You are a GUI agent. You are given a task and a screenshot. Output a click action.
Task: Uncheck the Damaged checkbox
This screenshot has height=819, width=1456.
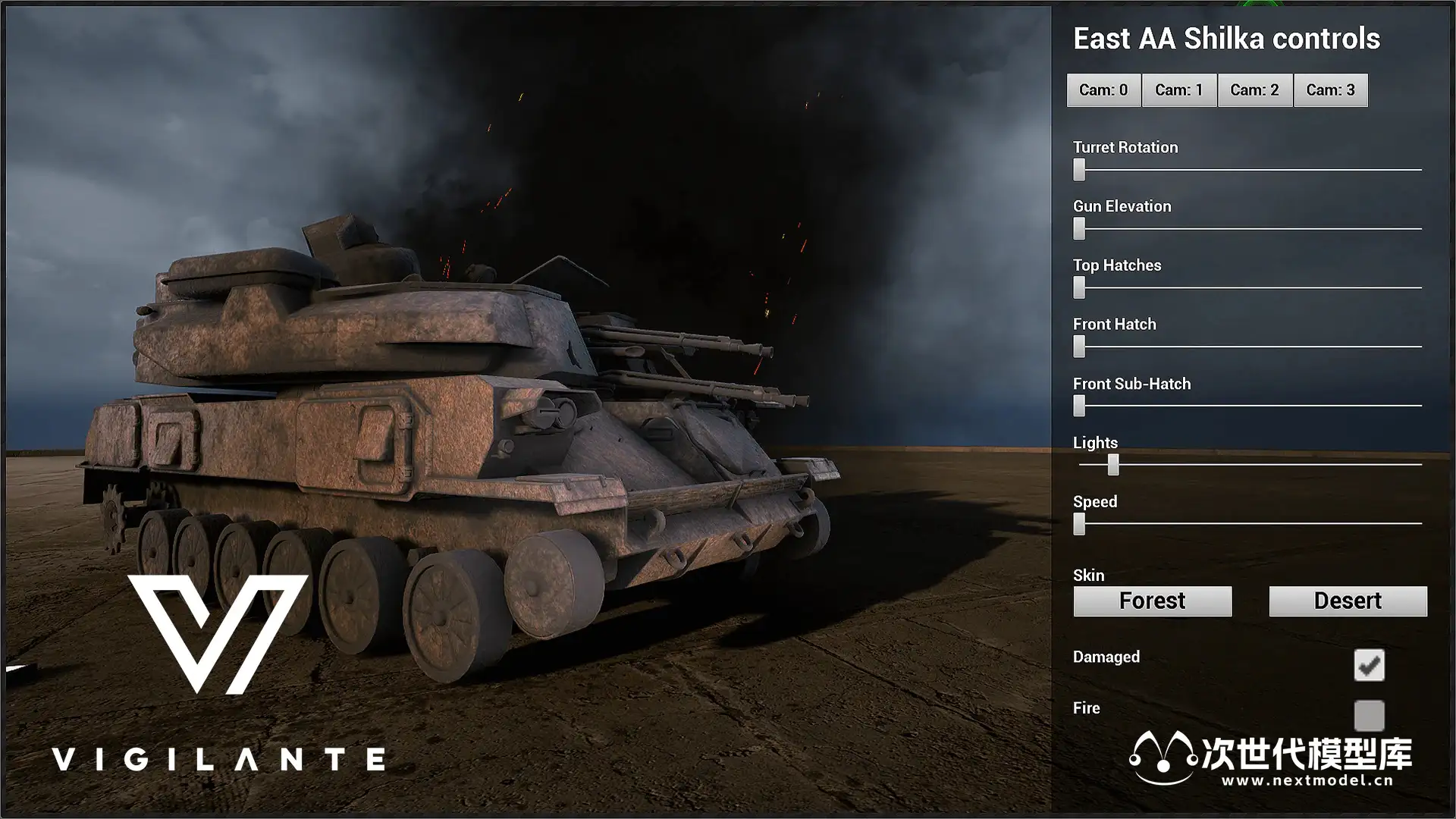pos(1369,665)
